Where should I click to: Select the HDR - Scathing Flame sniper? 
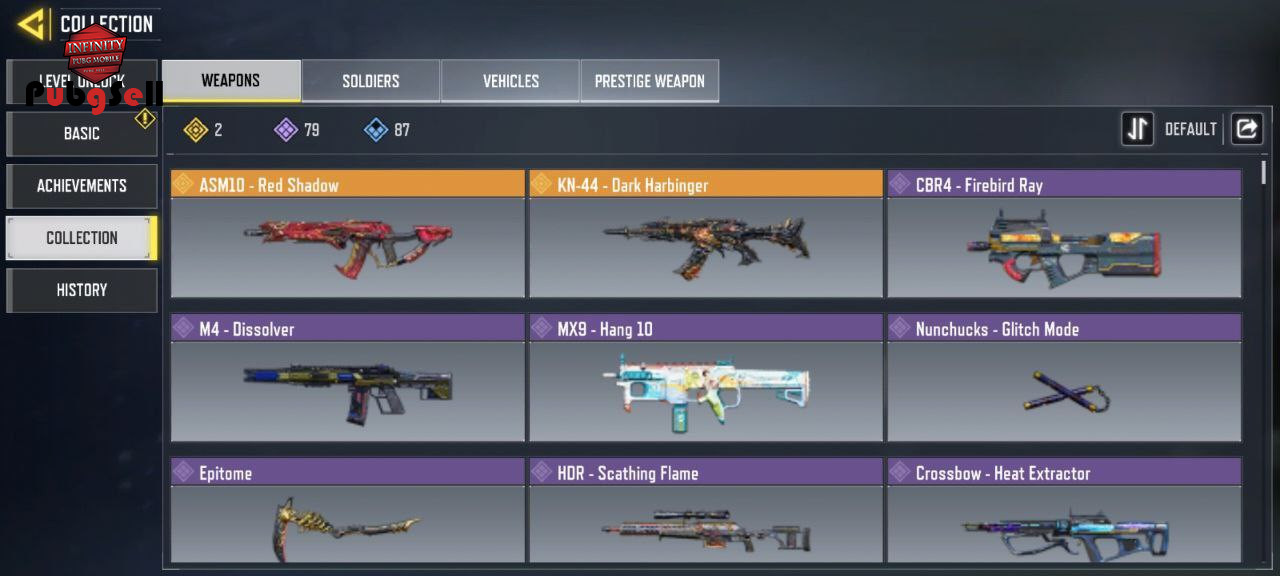(706, 512)
